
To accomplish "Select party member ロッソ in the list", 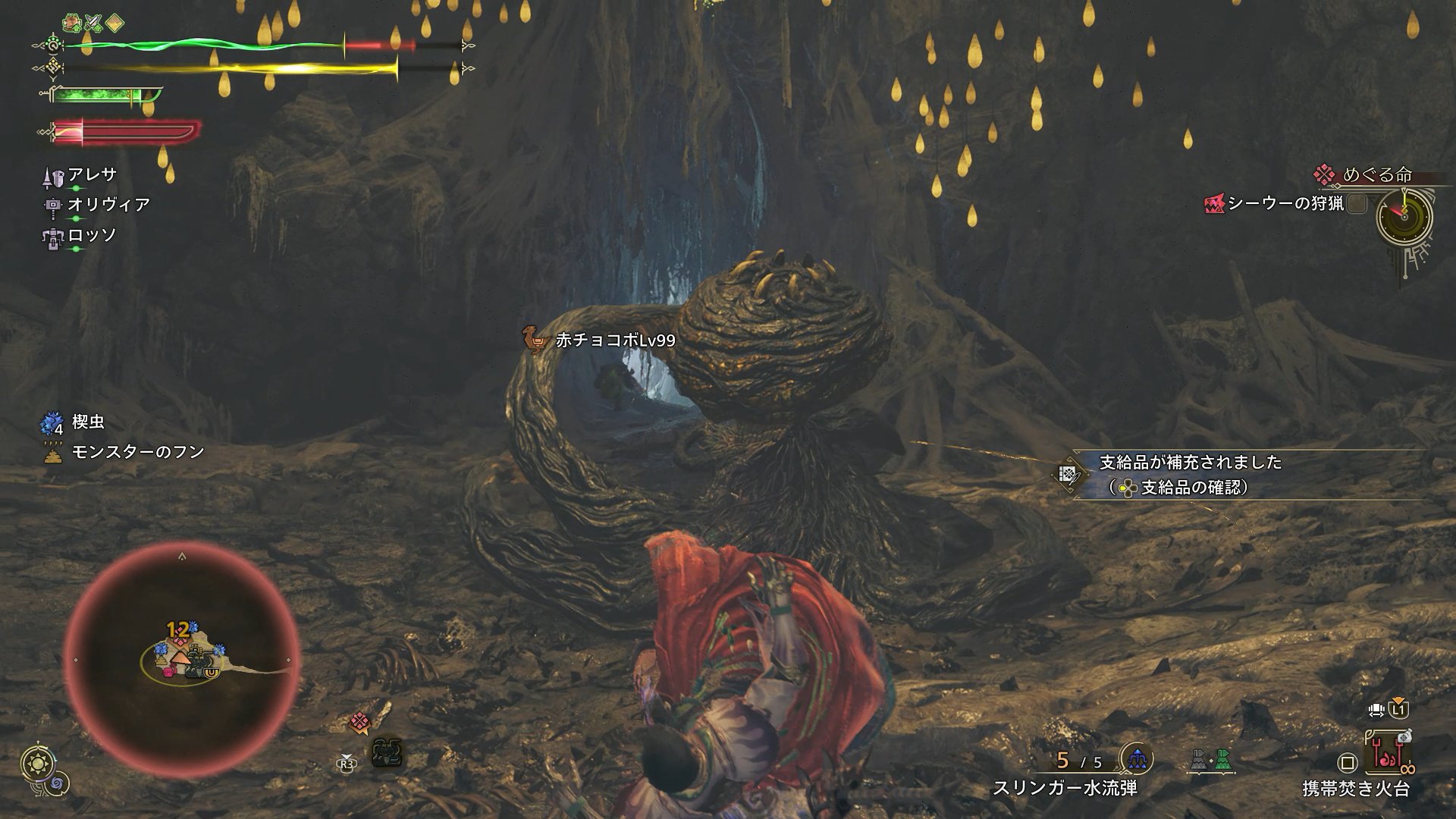I will coord(92,235).
